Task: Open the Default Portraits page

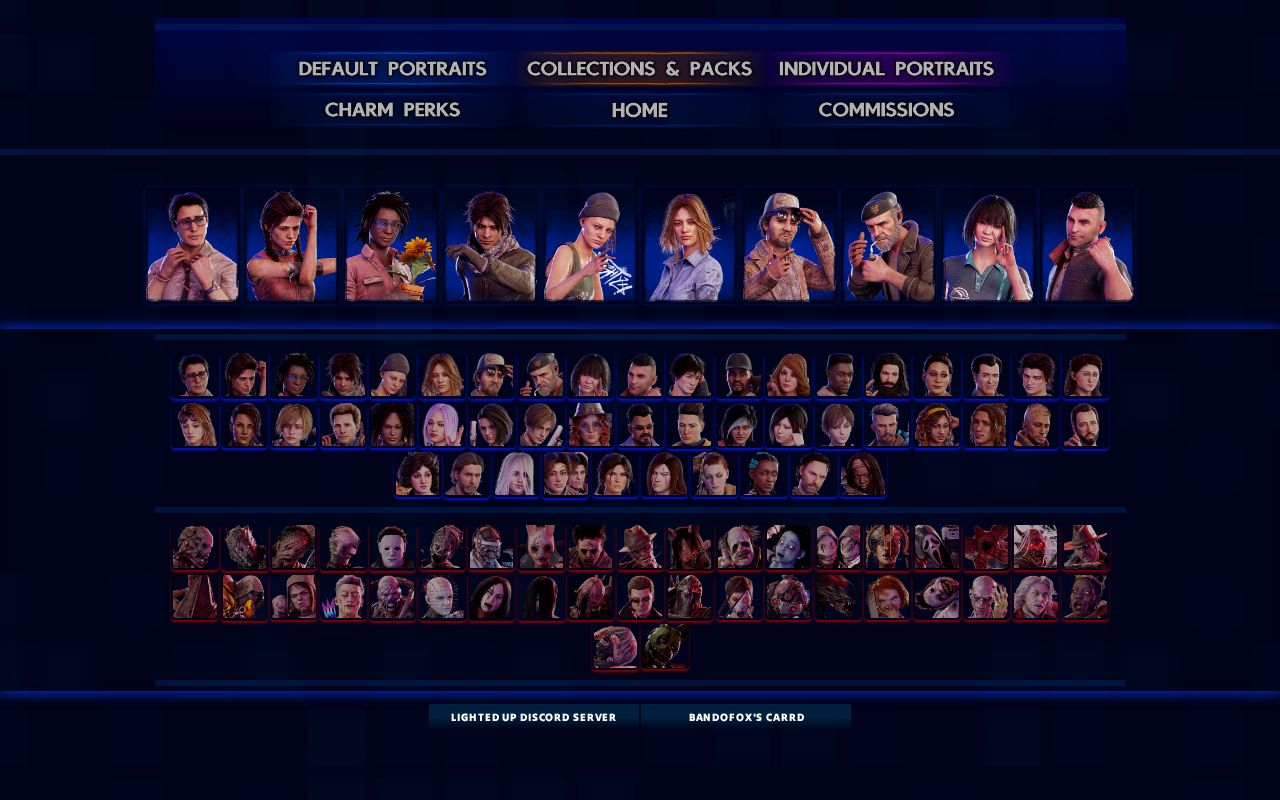Action: [x=392, y=69]
